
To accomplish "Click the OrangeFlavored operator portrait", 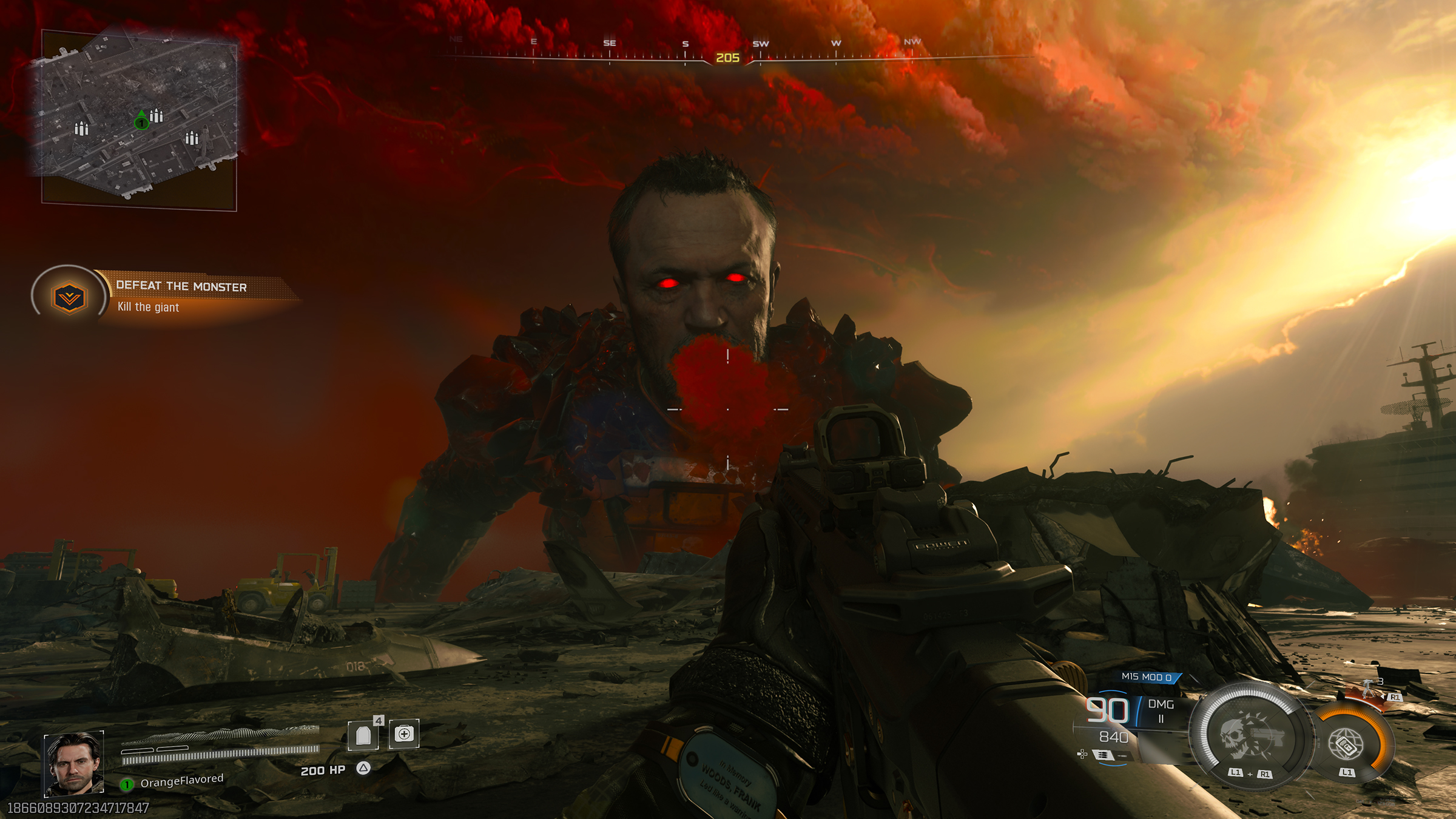I will [74, 763].
